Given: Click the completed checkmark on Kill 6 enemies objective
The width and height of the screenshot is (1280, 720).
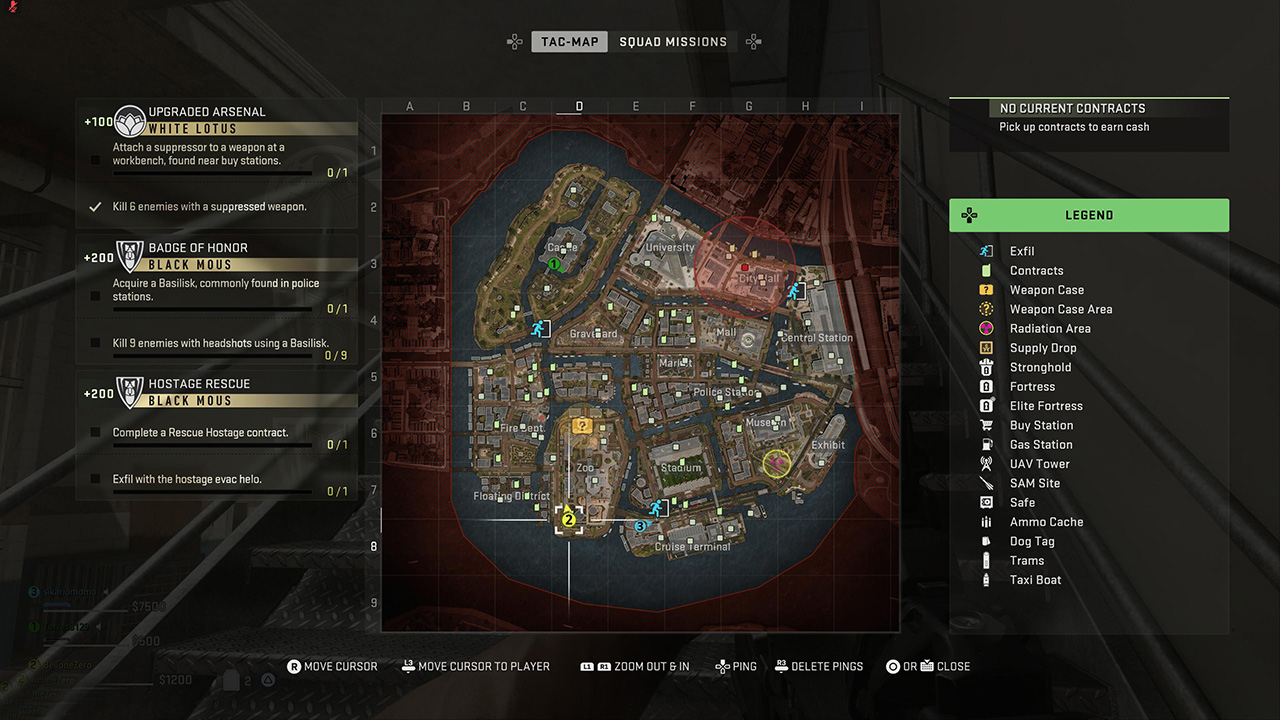Looking at the screenshot, I should pos(96,206).
